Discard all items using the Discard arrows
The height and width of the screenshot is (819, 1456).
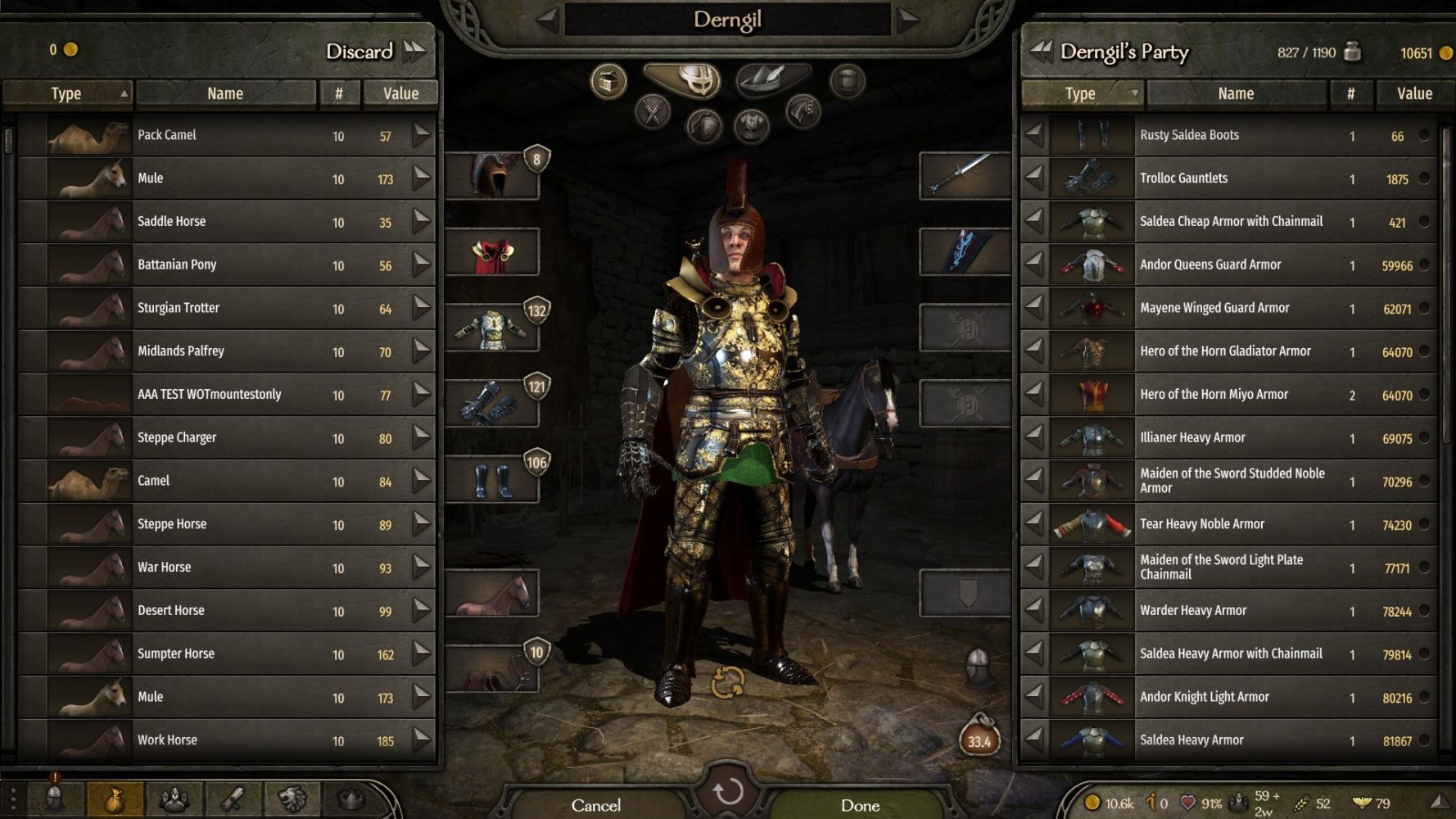[x=415, y=51]
